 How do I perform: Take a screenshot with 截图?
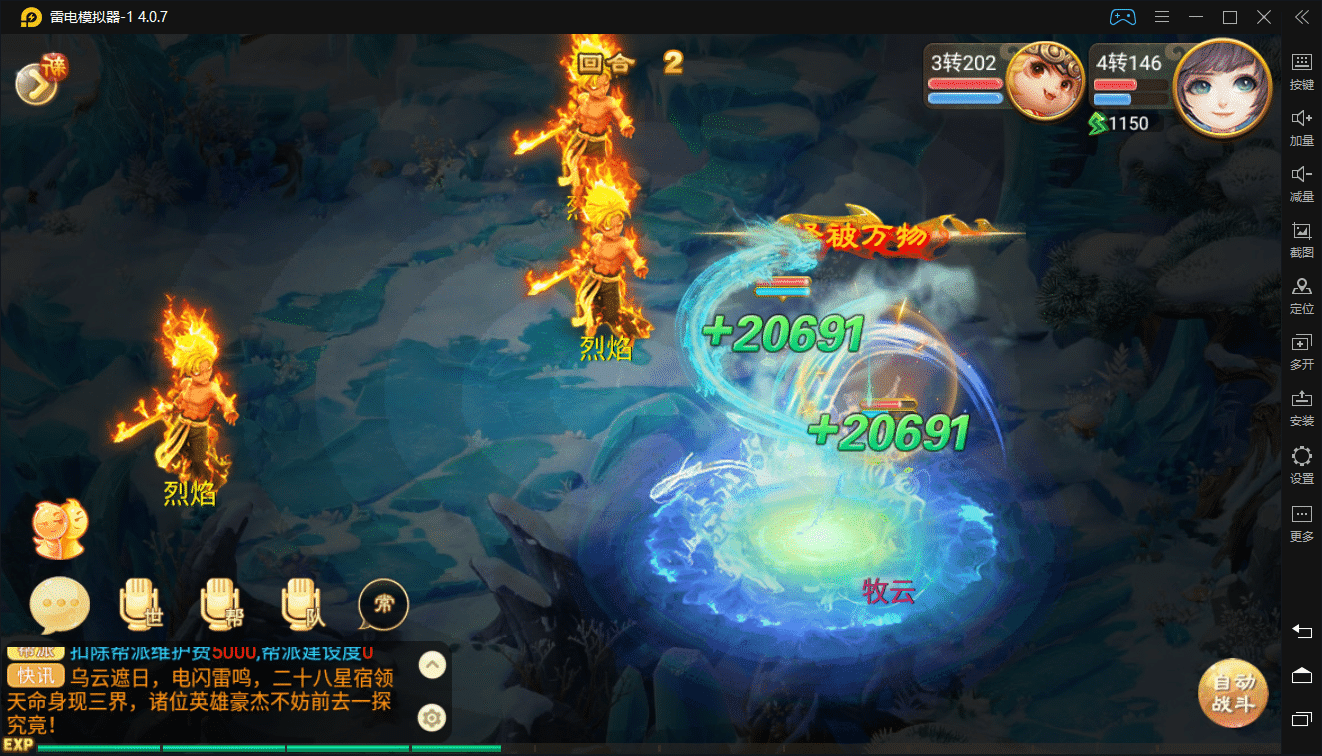(x=1301, y=239)
